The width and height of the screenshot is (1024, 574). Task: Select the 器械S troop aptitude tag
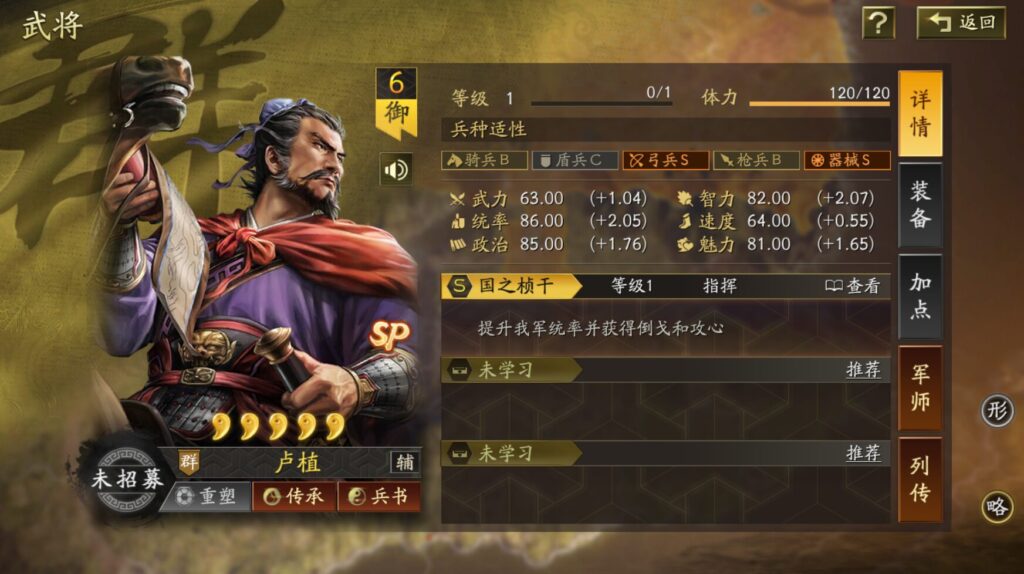847,160
